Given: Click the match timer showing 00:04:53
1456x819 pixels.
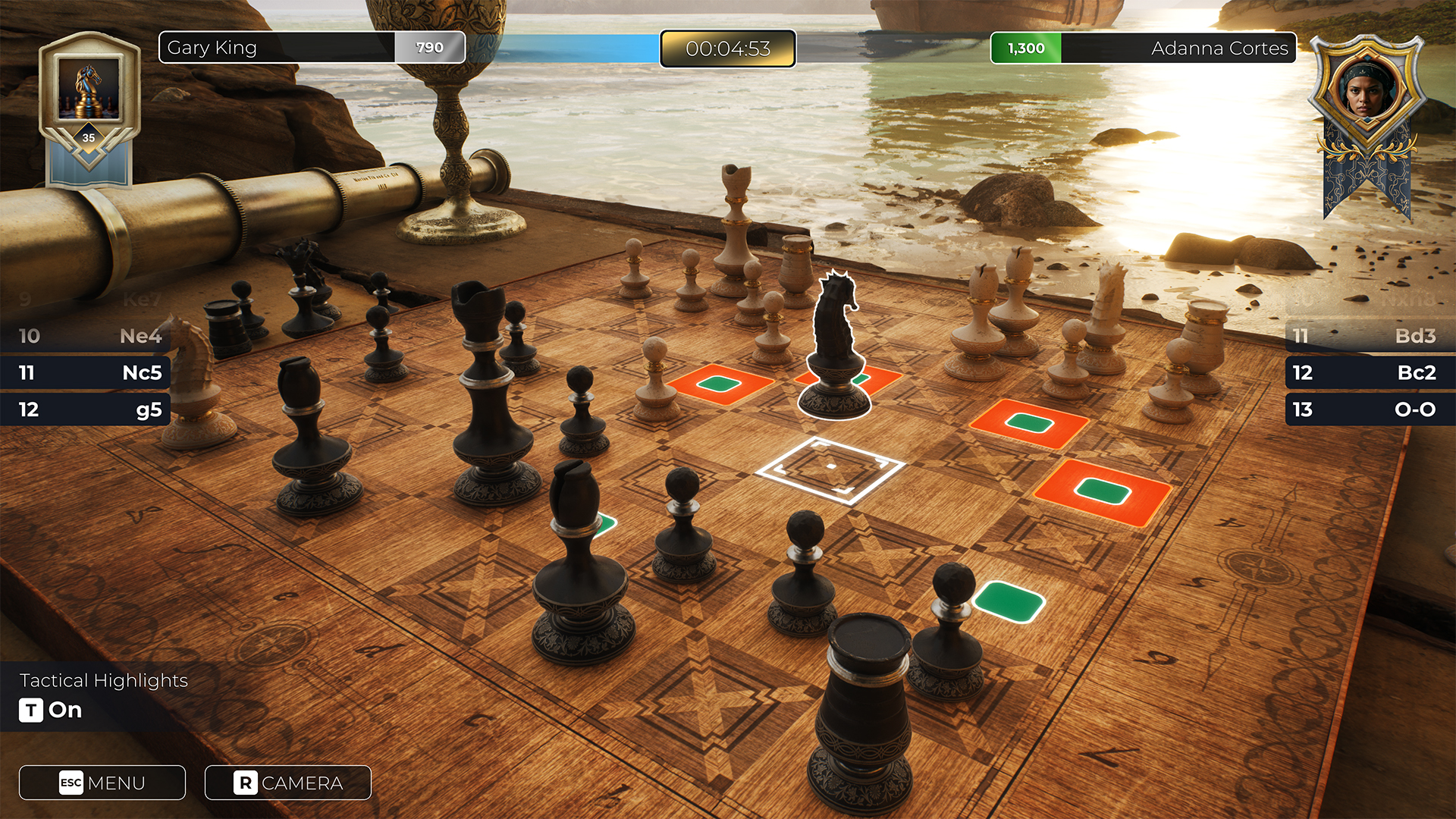Looking at the screenshot, I should click(x=727, y=48).
